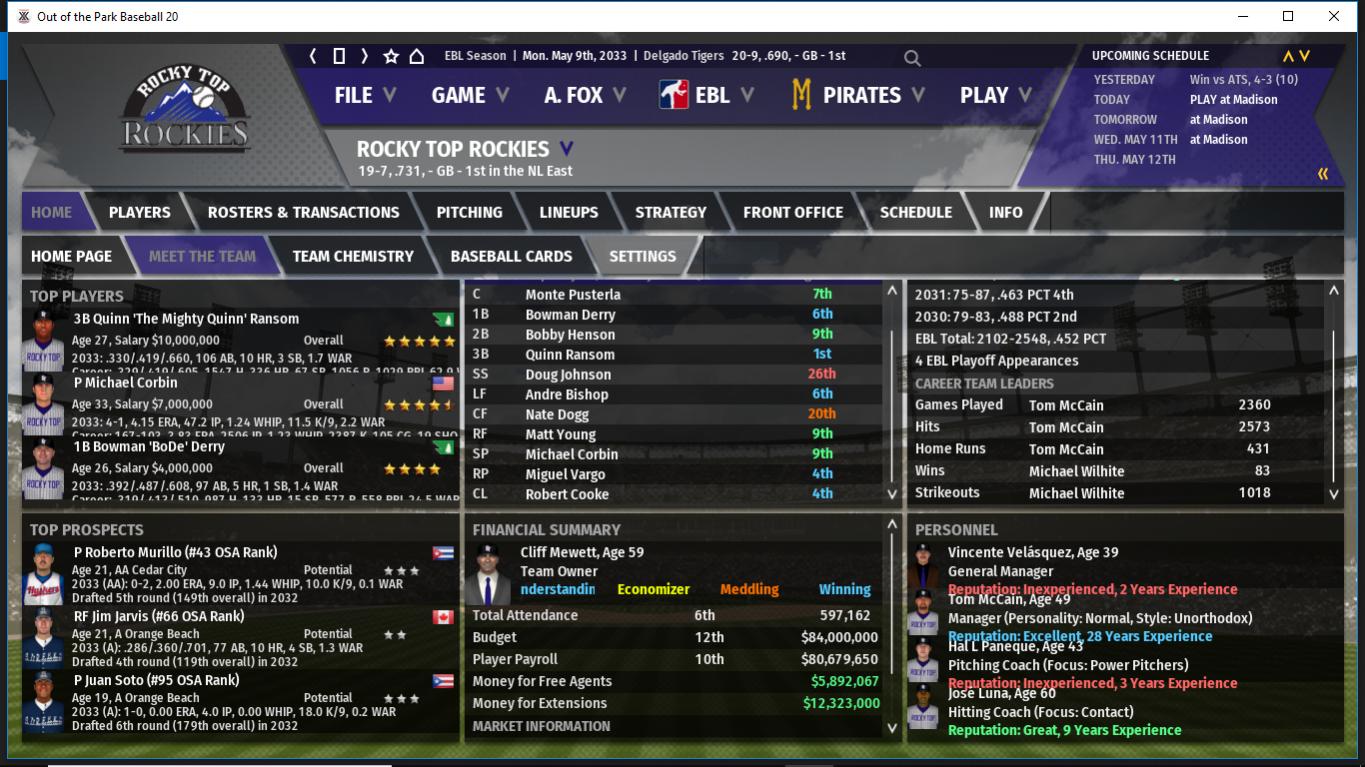Viewport: 1365px width, 767px height.
Task: Switch to TEAM CHEMISTRY subtab
Action: pyautogui.click(x=352, y=256)
